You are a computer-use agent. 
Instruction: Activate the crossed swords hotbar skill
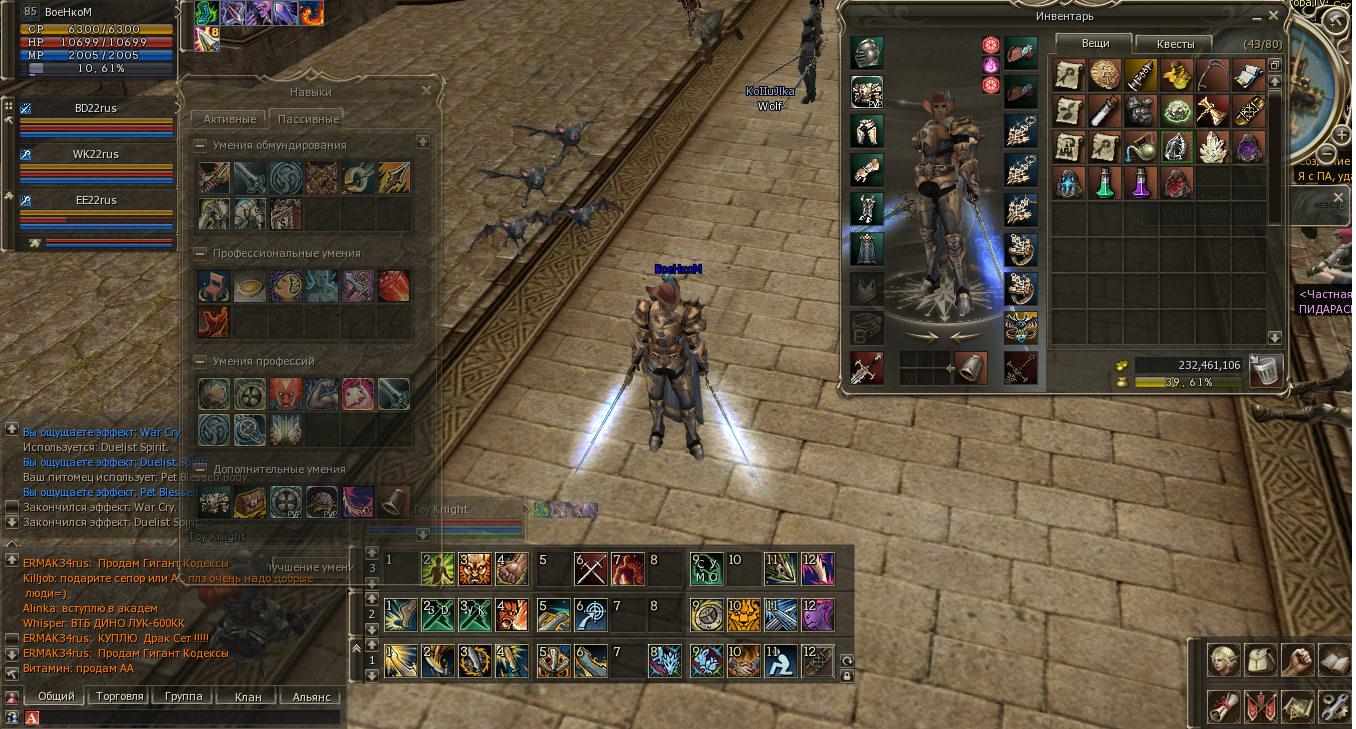pyautogui.click(x=590, y=569)
